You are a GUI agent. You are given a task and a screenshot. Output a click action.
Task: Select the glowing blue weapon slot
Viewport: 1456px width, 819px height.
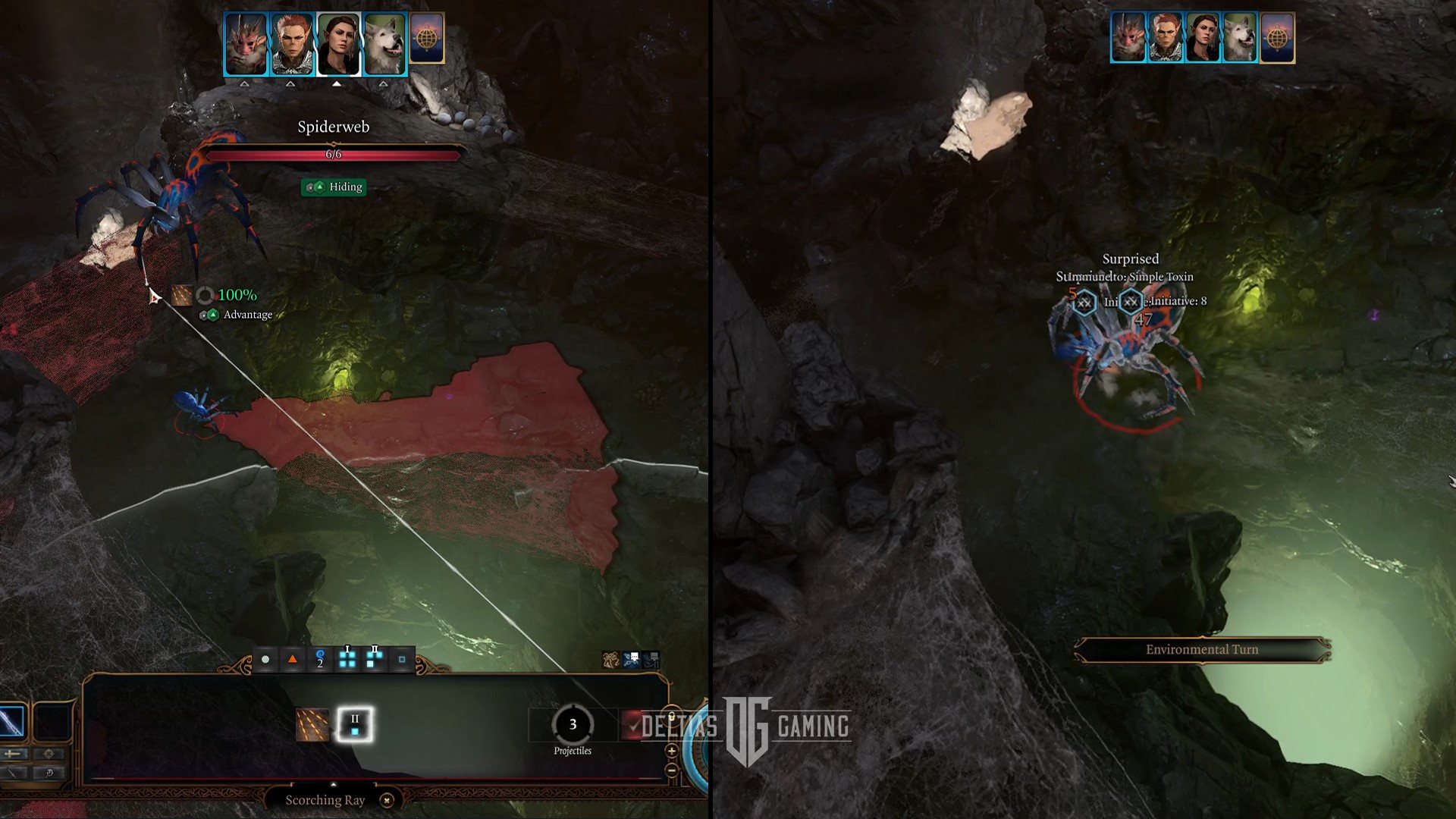click(x=12, y=721)
